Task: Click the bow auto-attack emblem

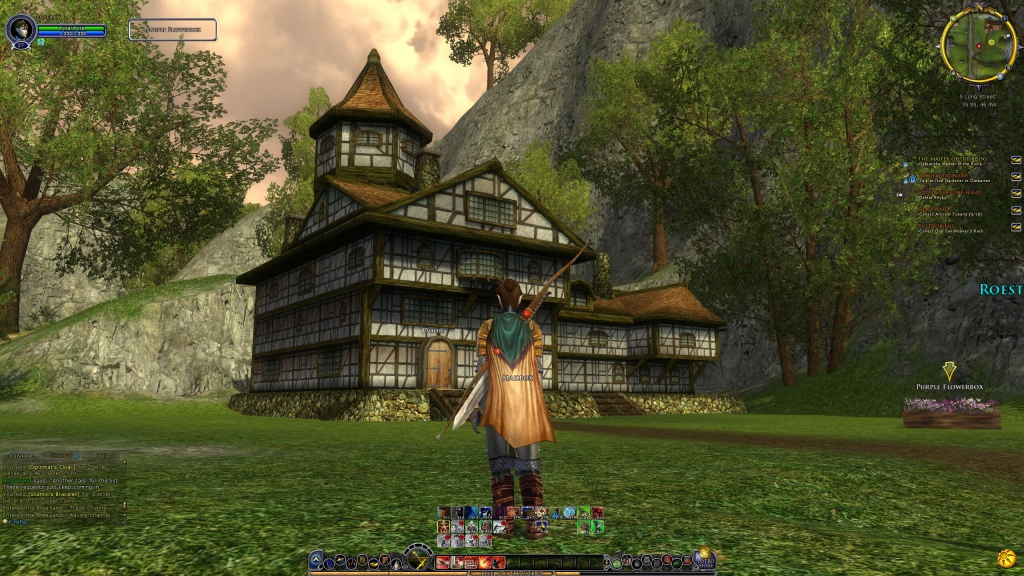Action: (x=419, y=557)
